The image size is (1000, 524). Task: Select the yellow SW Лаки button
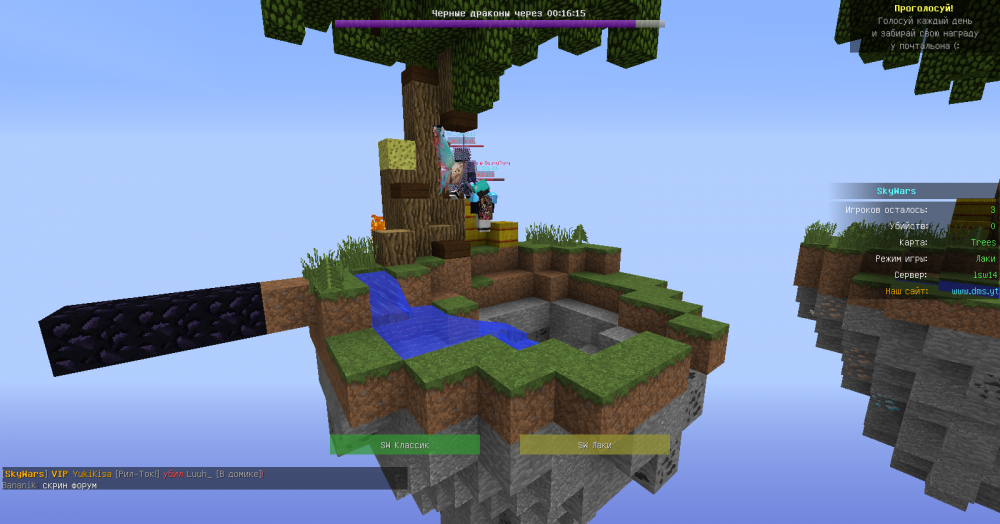(594, 445)
